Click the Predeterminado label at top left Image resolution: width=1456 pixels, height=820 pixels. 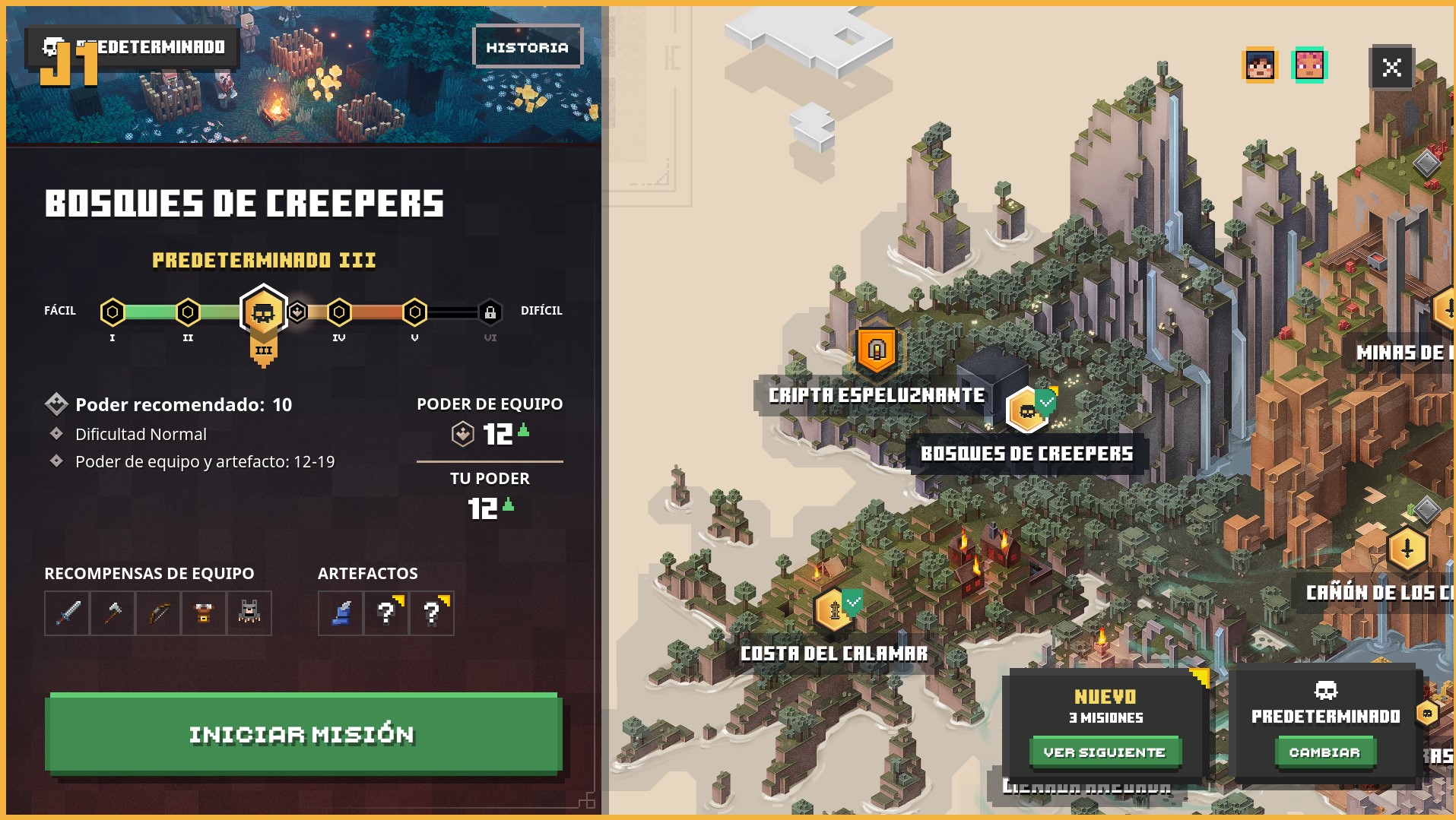[x=141, y=46]
